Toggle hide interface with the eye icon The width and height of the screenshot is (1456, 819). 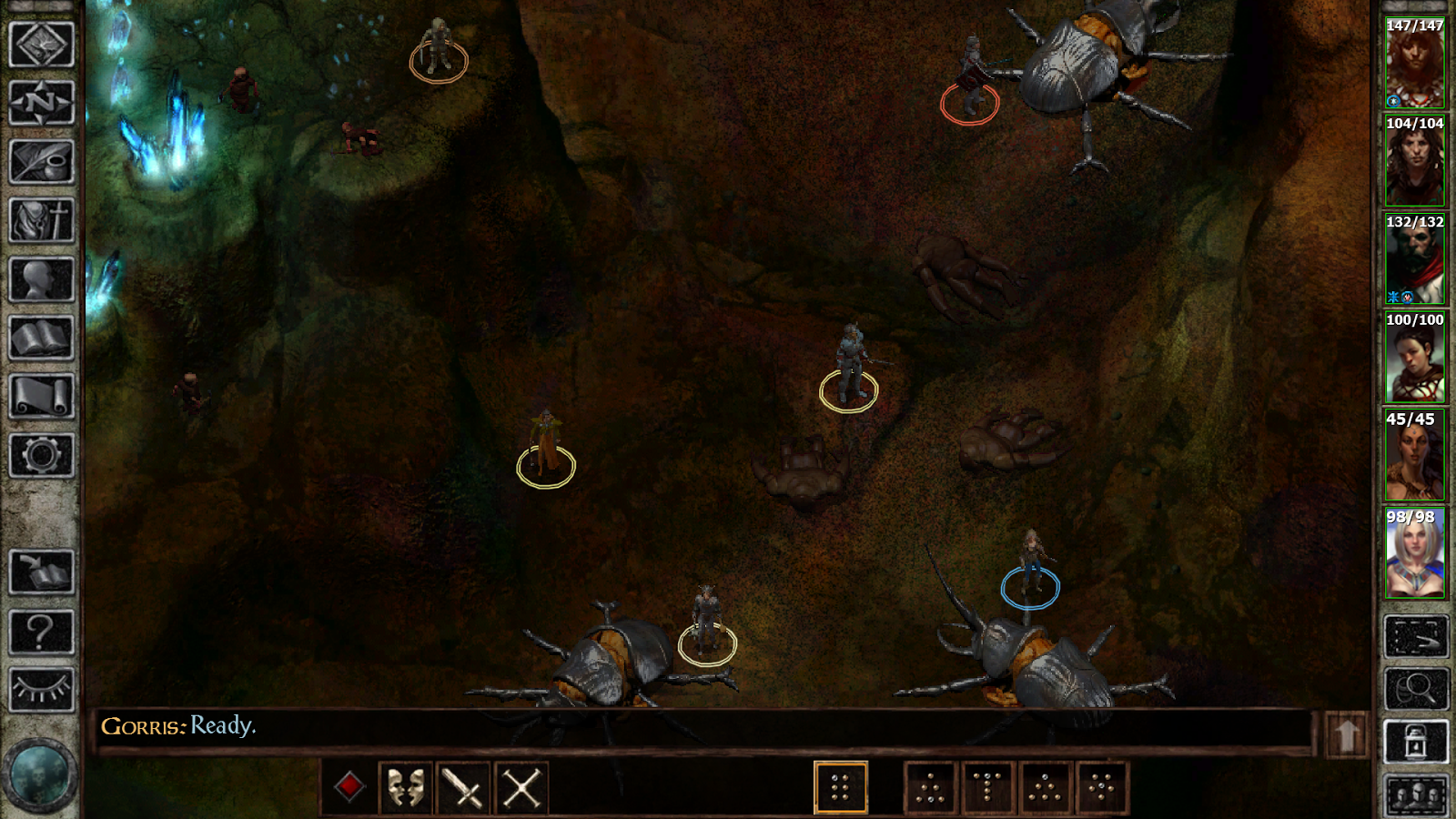pos(43,687)
